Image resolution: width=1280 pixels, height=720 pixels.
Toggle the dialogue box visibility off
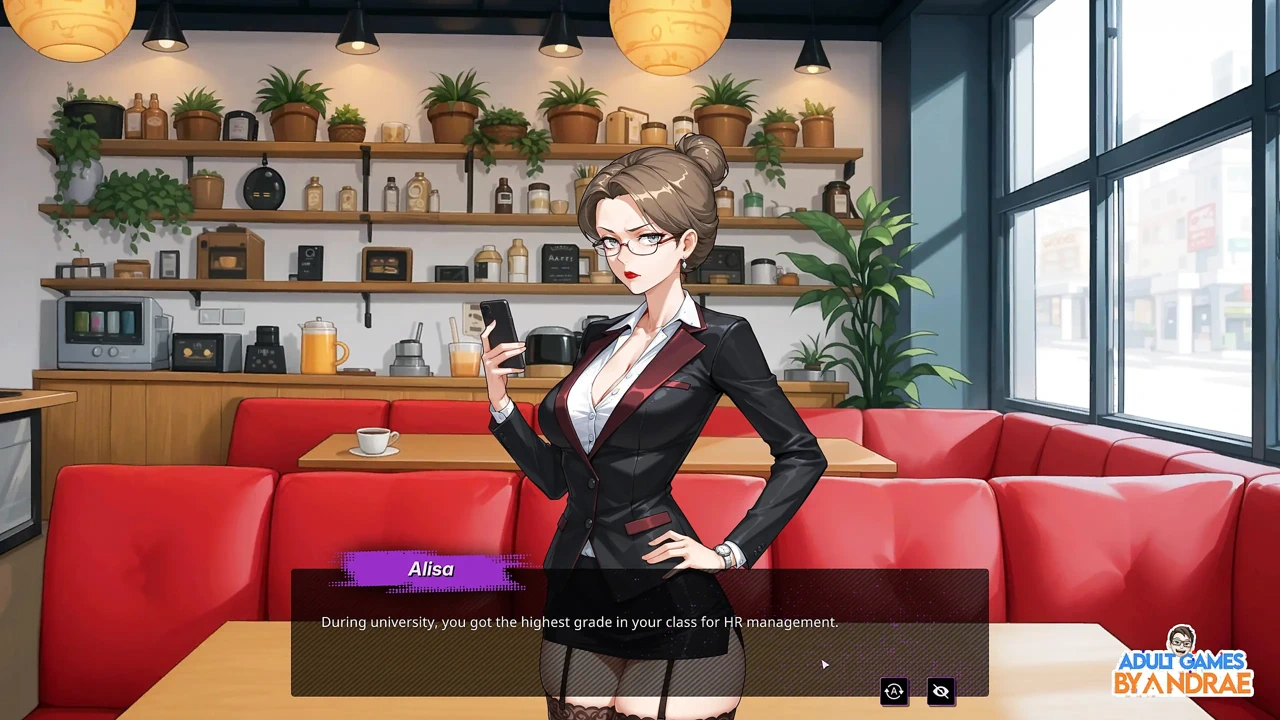click(940, 691)
